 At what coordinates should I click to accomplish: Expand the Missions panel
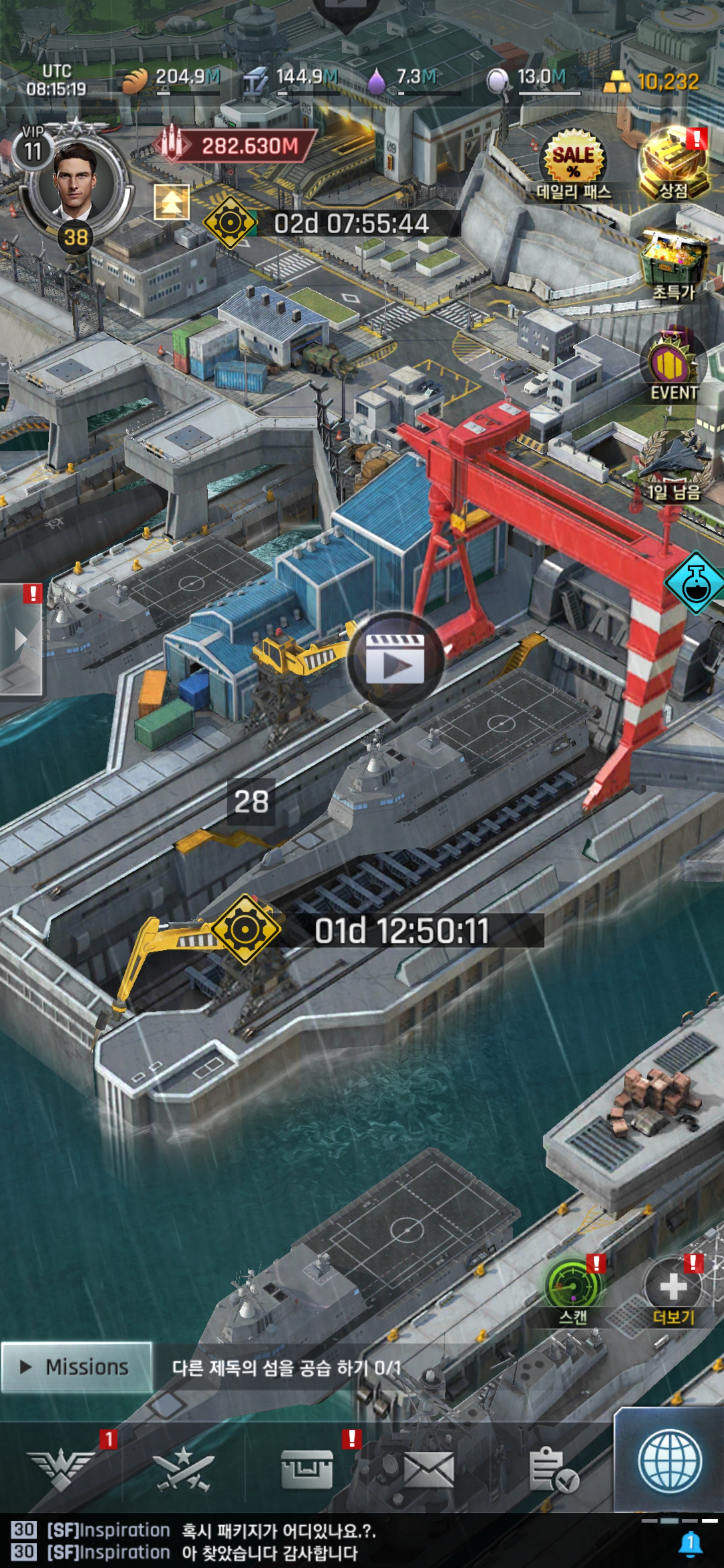tap(76, 1367)
